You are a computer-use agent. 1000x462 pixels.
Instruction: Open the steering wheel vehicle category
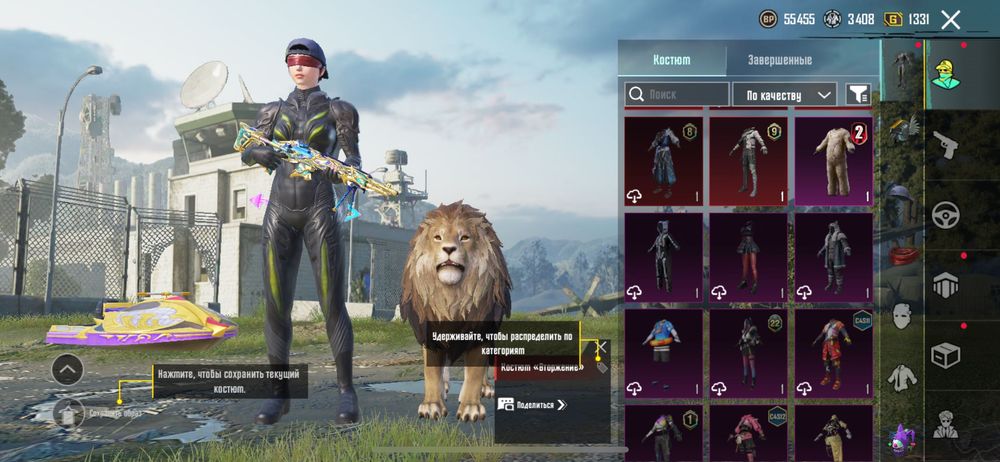tap(945, 215)
